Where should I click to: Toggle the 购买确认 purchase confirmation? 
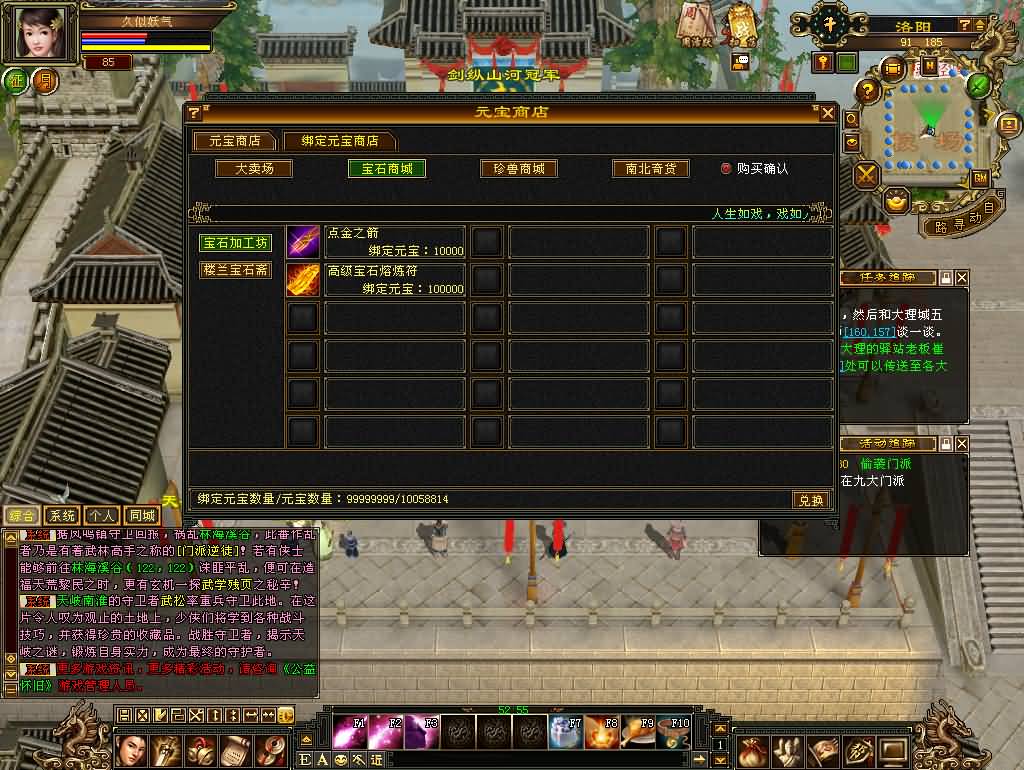(727, 169)
